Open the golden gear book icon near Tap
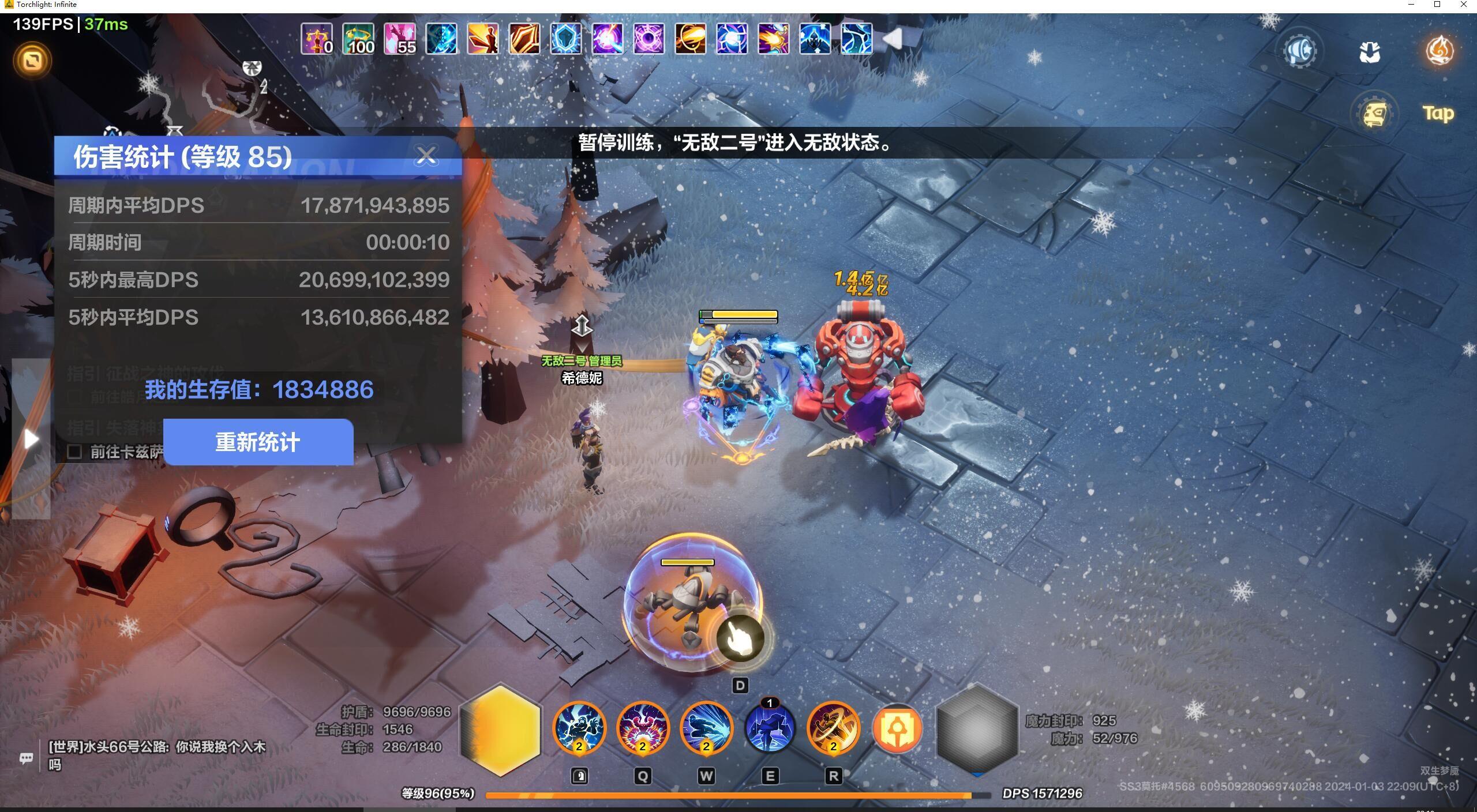 click(1375, 113)
